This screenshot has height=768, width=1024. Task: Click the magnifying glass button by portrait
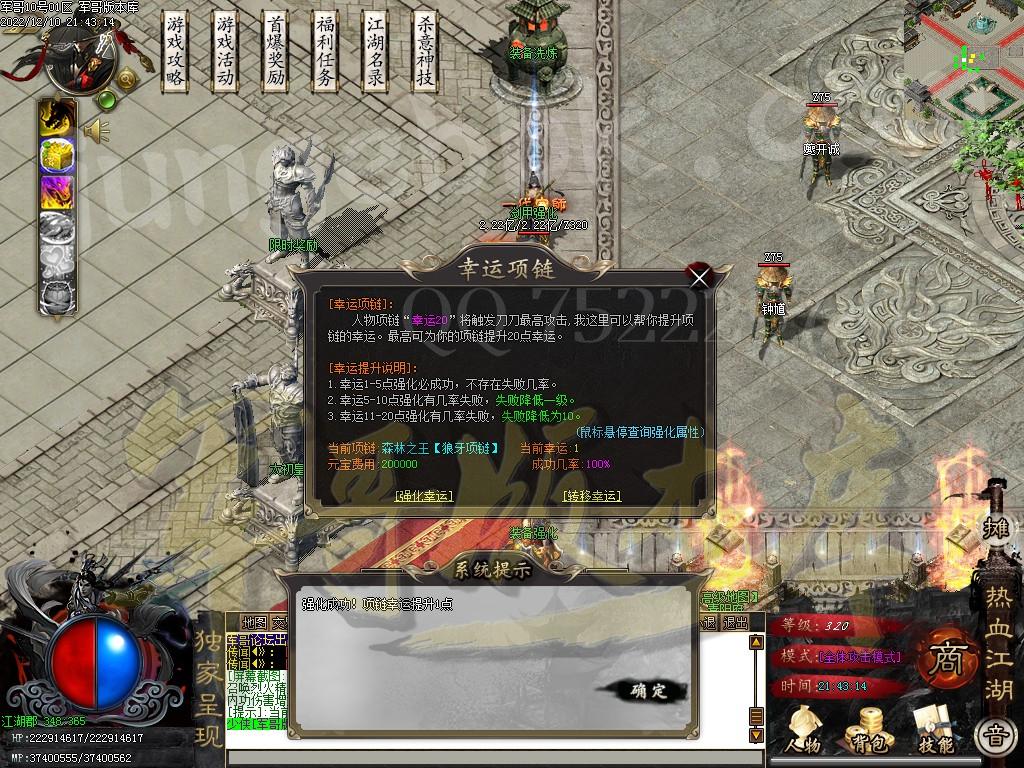coord(127,79)
